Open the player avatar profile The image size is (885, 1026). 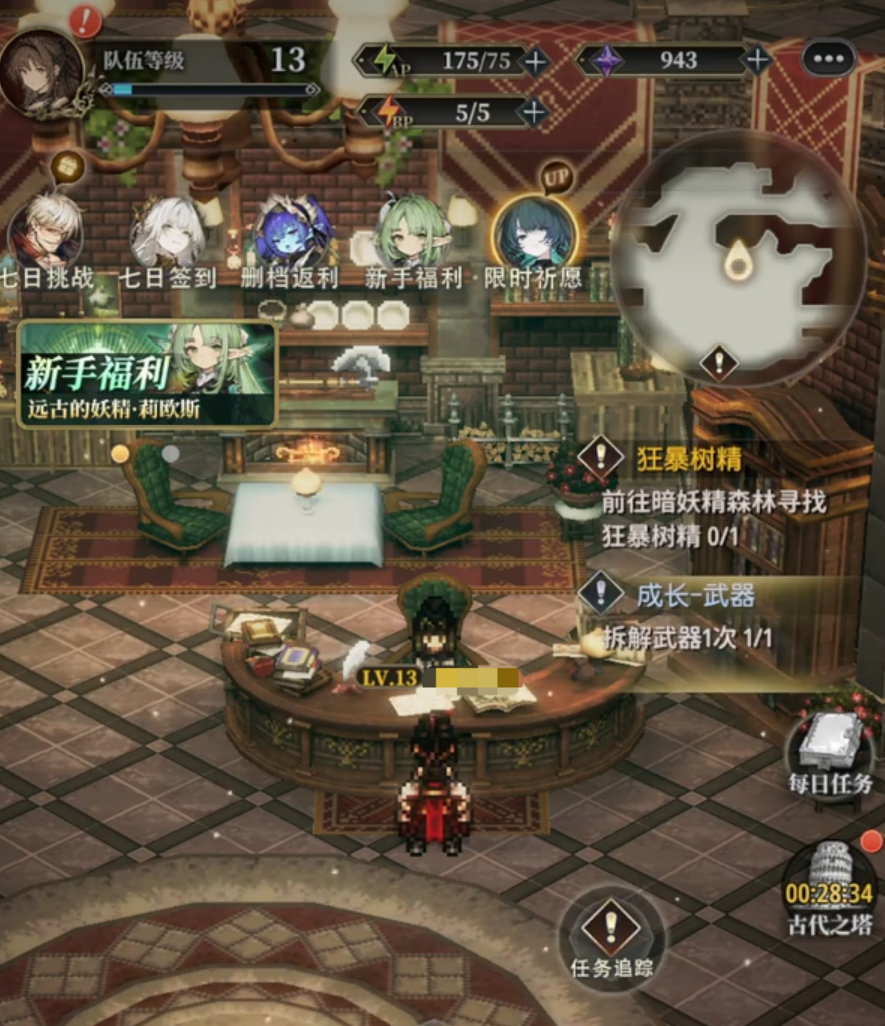(42, 70)
